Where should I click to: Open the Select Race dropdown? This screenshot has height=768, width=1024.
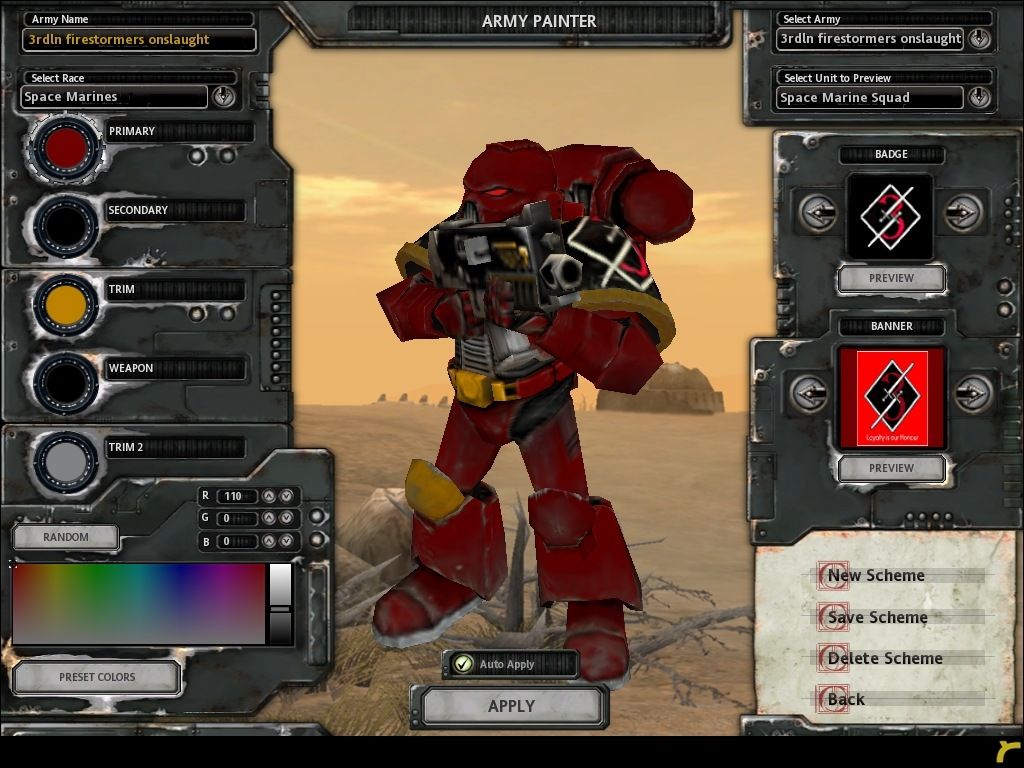click(224, 96)
